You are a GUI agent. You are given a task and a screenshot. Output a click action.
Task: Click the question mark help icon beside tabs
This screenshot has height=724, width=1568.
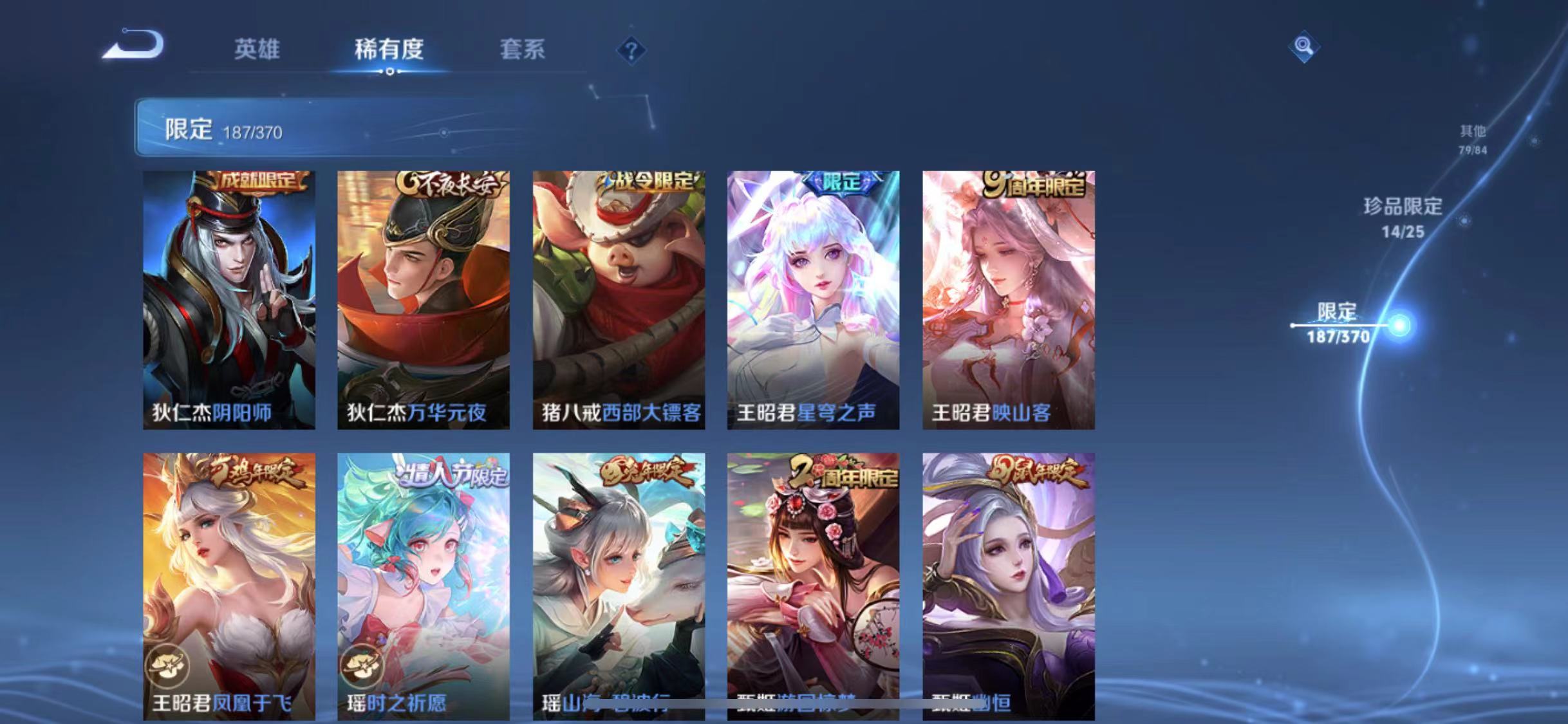[x=633, y=50]
